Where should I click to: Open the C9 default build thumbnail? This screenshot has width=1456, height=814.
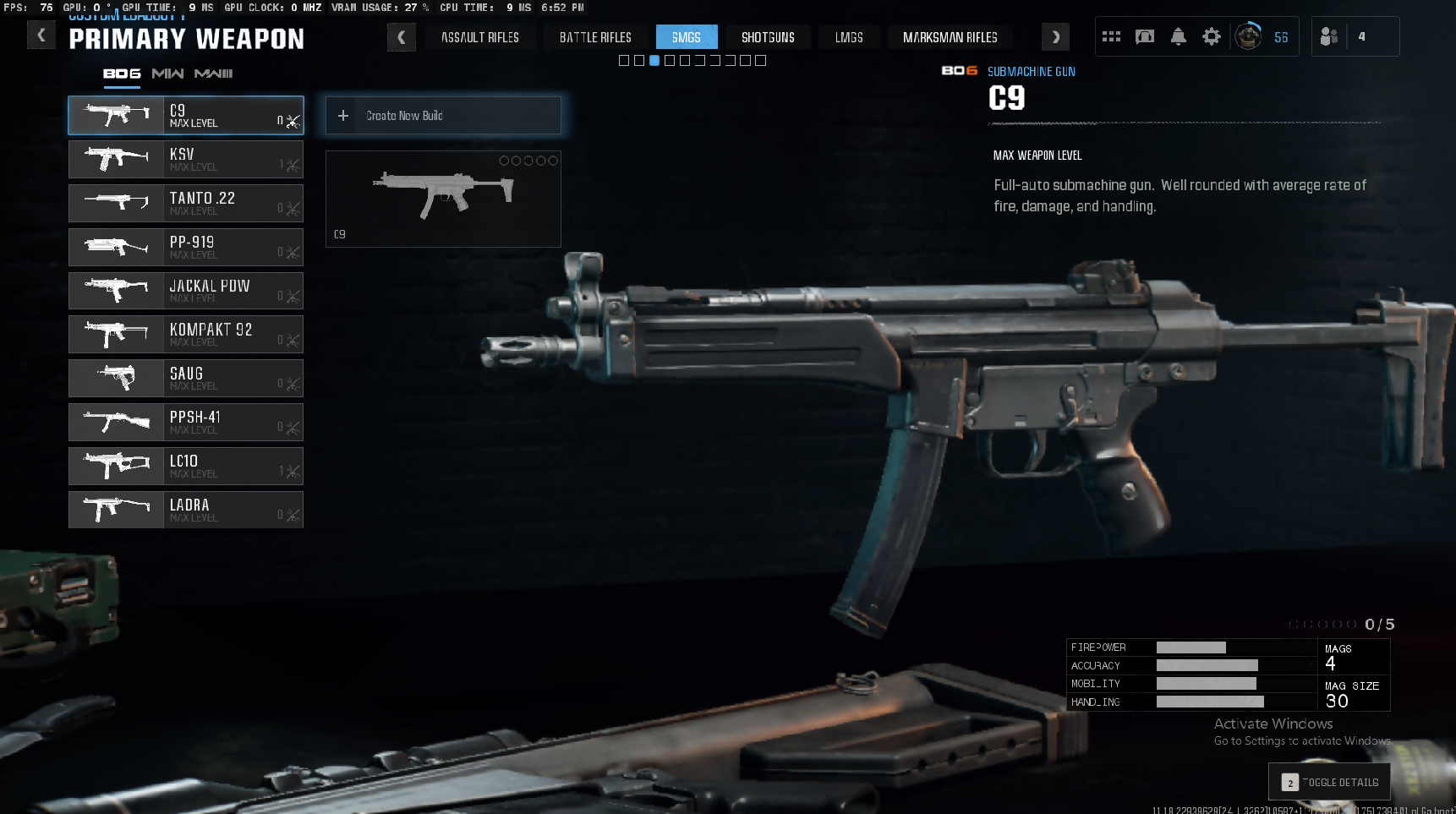[443, 199]
